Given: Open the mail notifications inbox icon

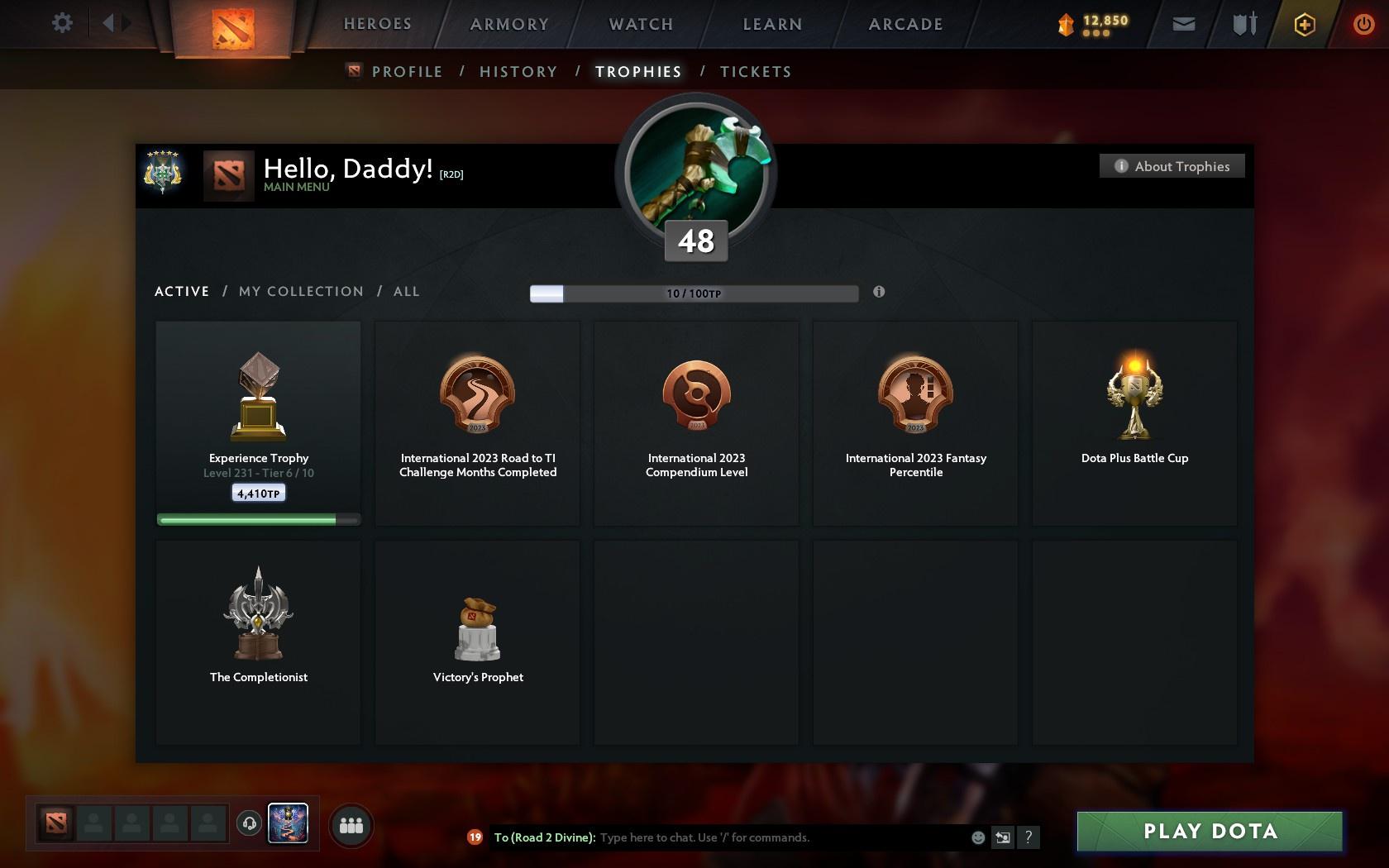Looking at the screenshot, I should [1182, 23].
